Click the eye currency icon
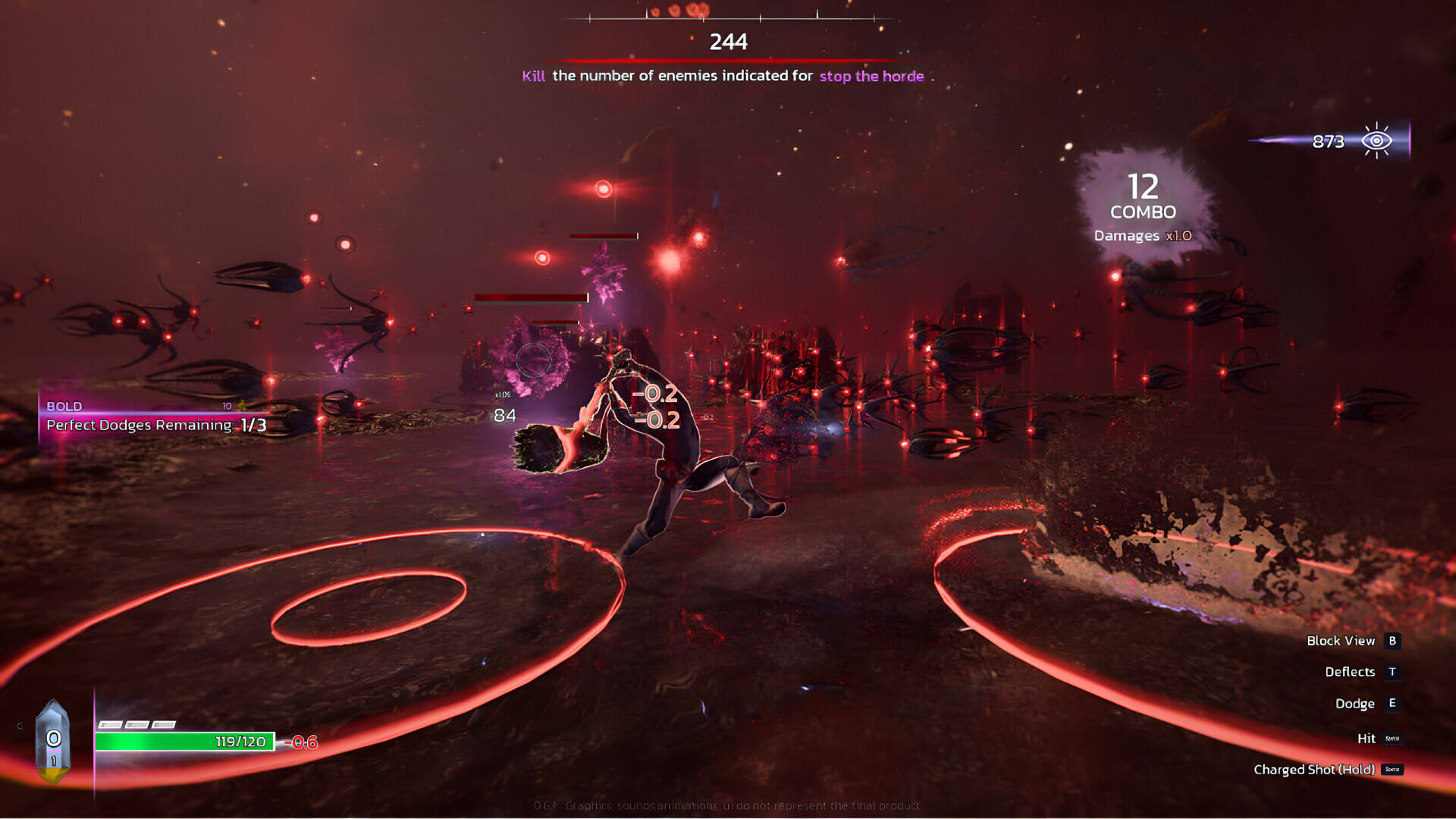1456x819 pixels. [1376, 141]
